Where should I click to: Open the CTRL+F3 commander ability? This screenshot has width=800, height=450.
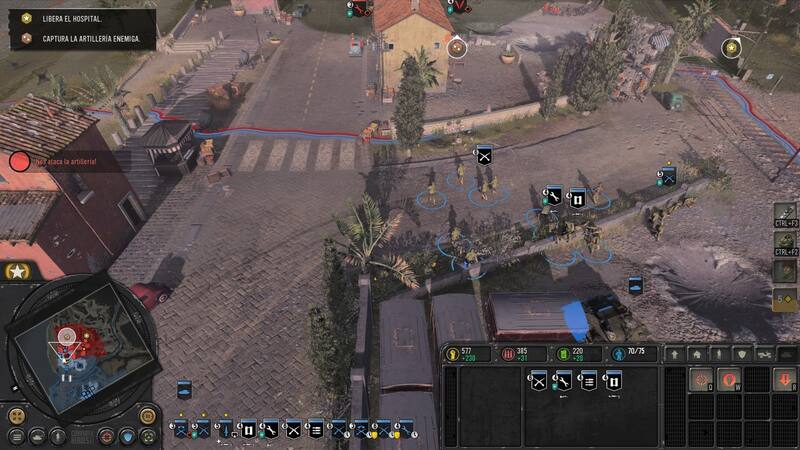786,216
